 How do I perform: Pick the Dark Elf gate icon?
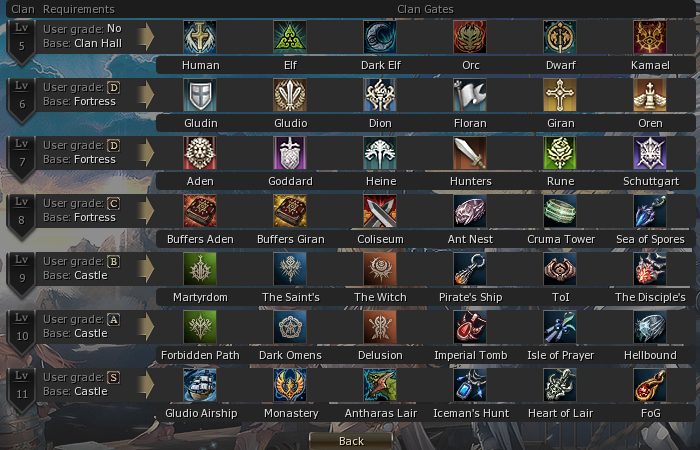click(380, 38)
